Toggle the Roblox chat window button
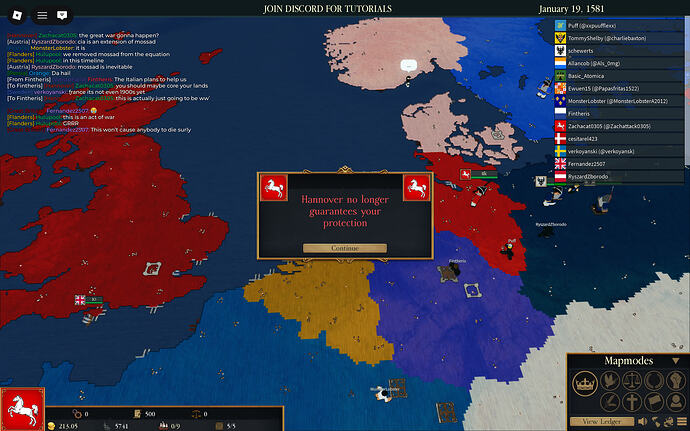Image resolution: width=690 pixels, height=431 pixels. pyautogui.click(x=62, y=15)
